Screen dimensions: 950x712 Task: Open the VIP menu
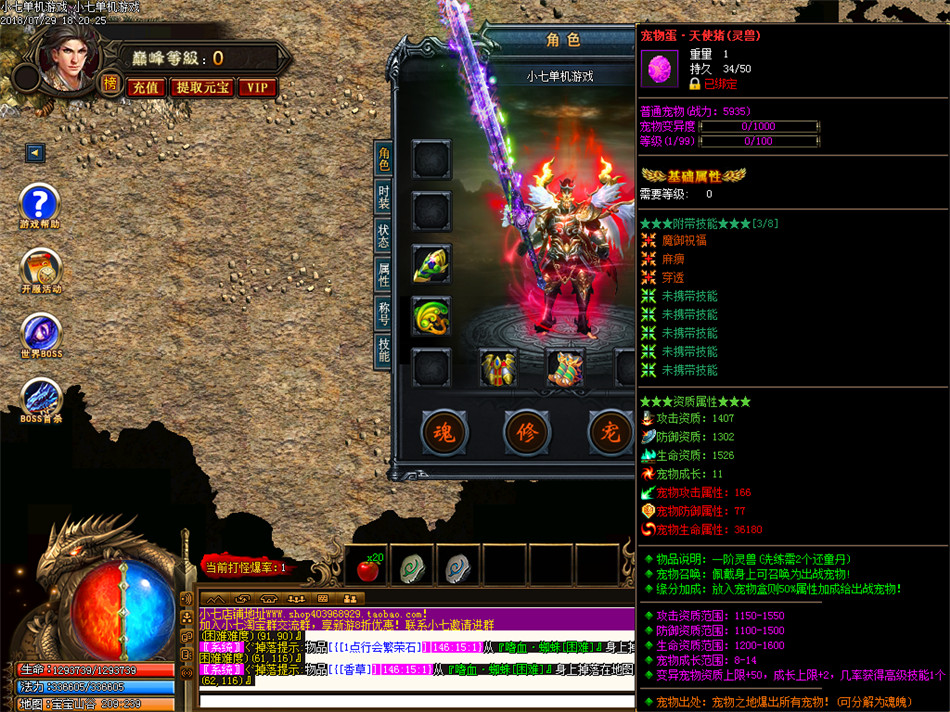pos(257,88)
